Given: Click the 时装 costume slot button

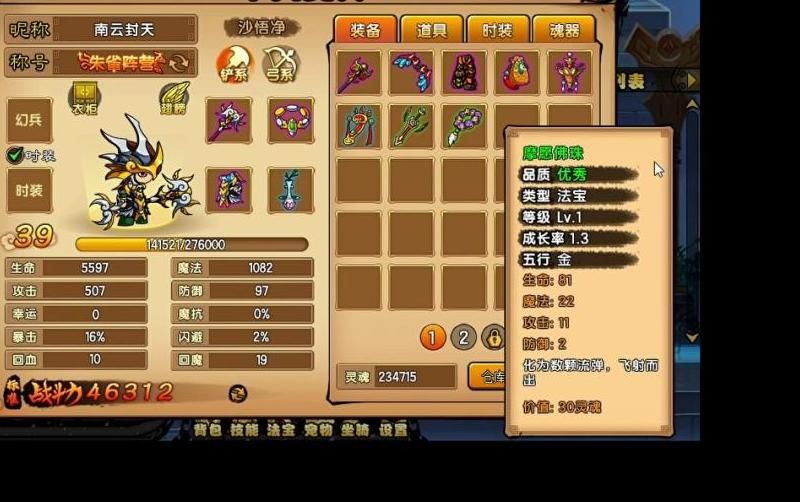Looking at the screenshot, I should coord(29,190).
